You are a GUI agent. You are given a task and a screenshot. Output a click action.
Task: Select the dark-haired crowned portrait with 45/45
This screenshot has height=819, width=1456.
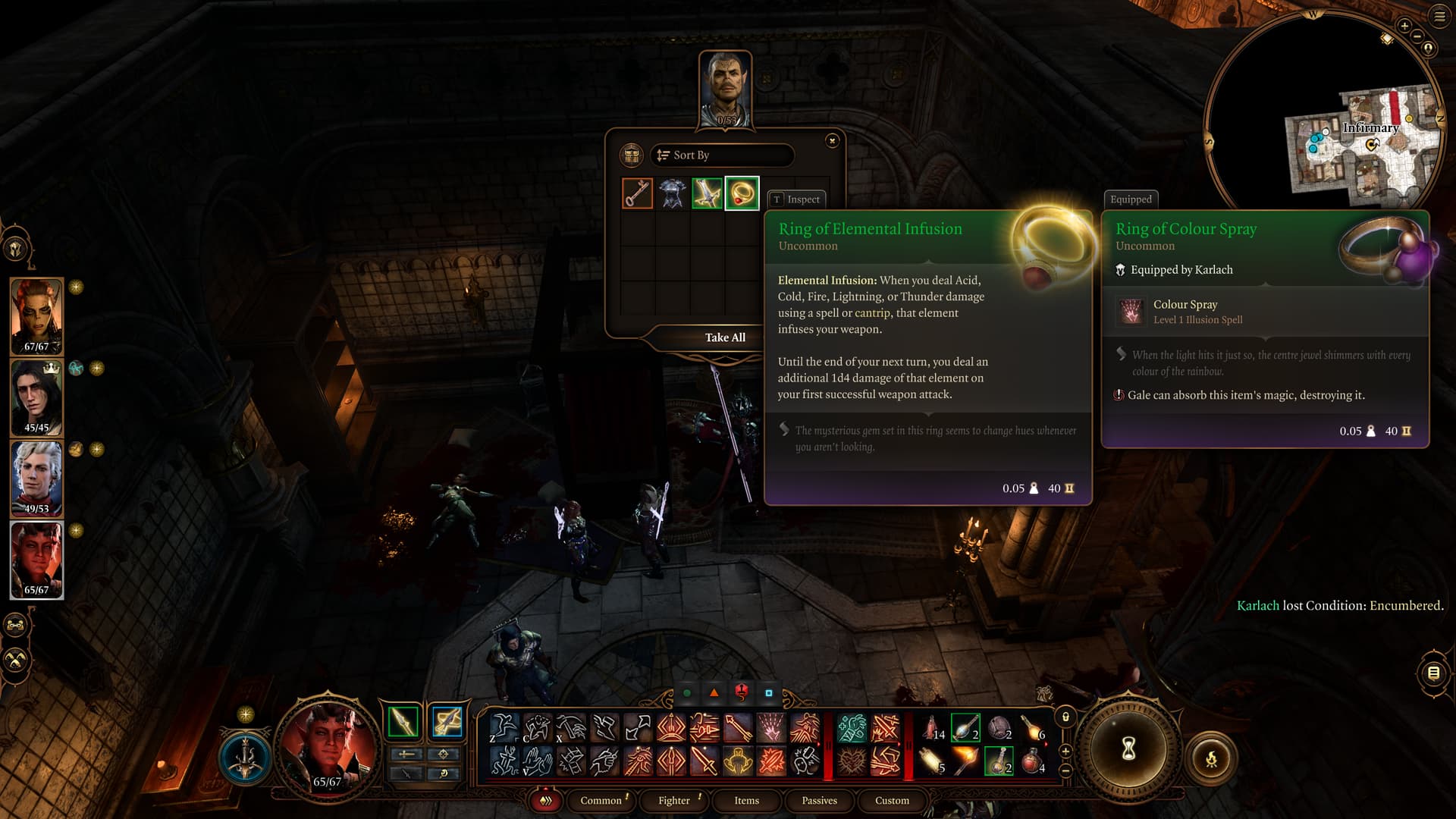tap(36, 397)
